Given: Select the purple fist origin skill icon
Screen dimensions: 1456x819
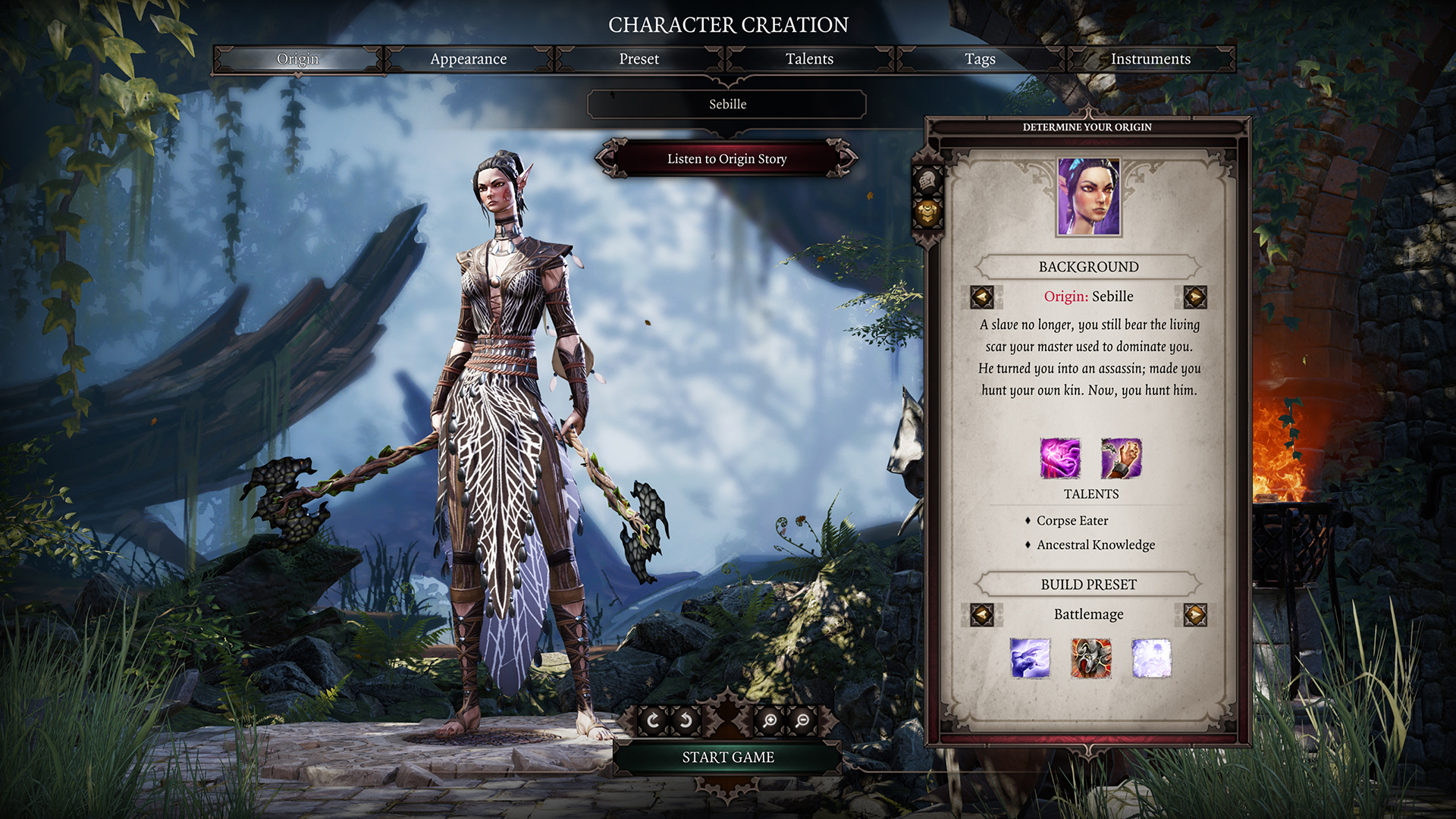Looking at the screenshot, I should 1121,458.
